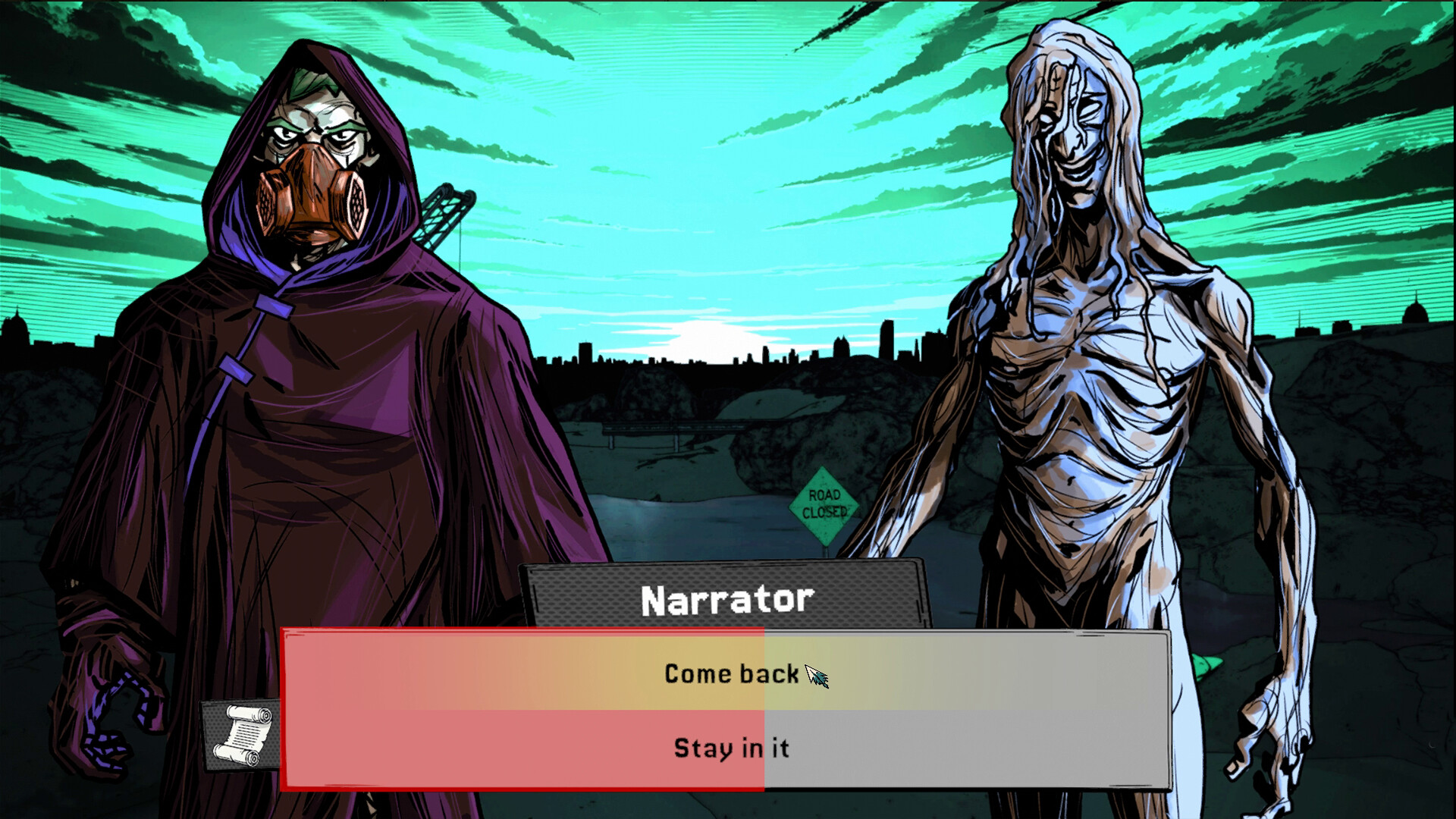Pick the "Stay in it" response
The image size is (1456, 819).
tap(730, 749)
